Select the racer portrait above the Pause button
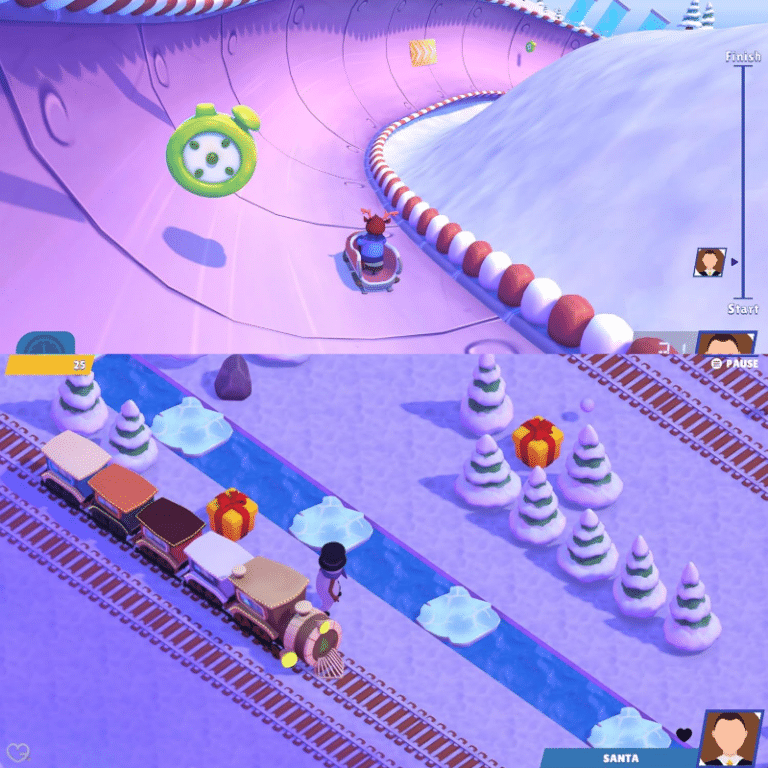The height and width of the screenshot is (768, 768). pyautogui.click(x=726, y=342)
